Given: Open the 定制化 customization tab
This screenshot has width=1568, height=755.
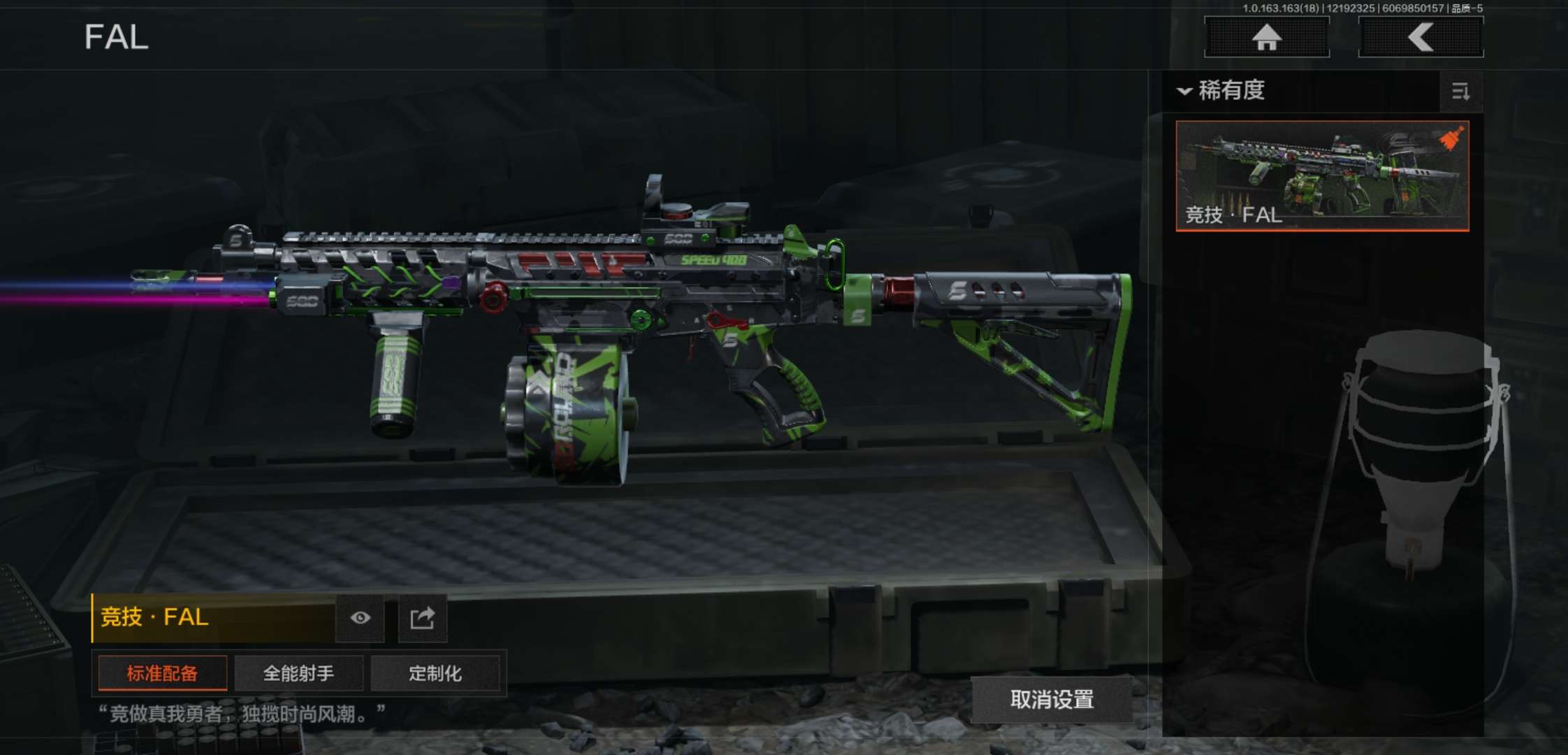Looking at the screenshot, I should [435, 673].
